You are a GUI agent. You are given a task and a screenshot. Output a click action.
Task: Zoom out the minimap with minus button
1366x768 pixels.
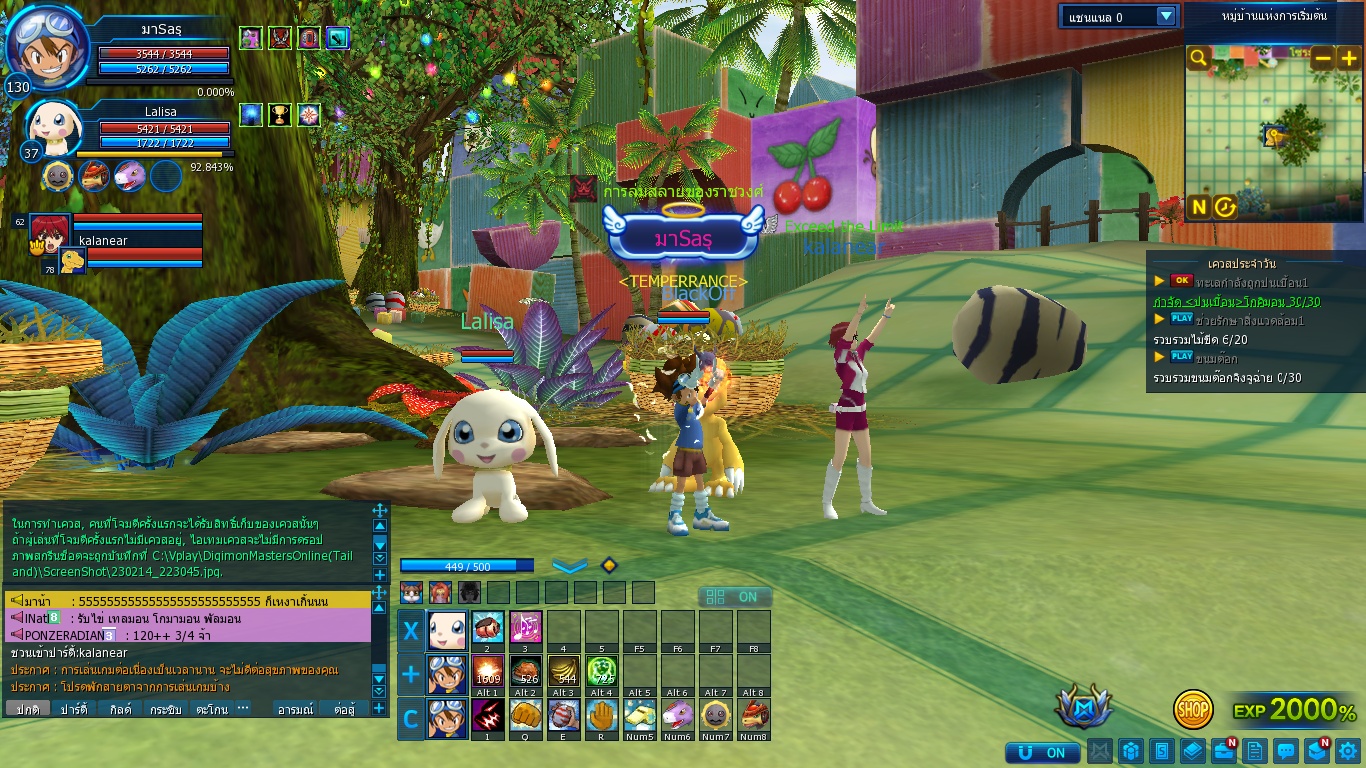(x=1323, y=58)
